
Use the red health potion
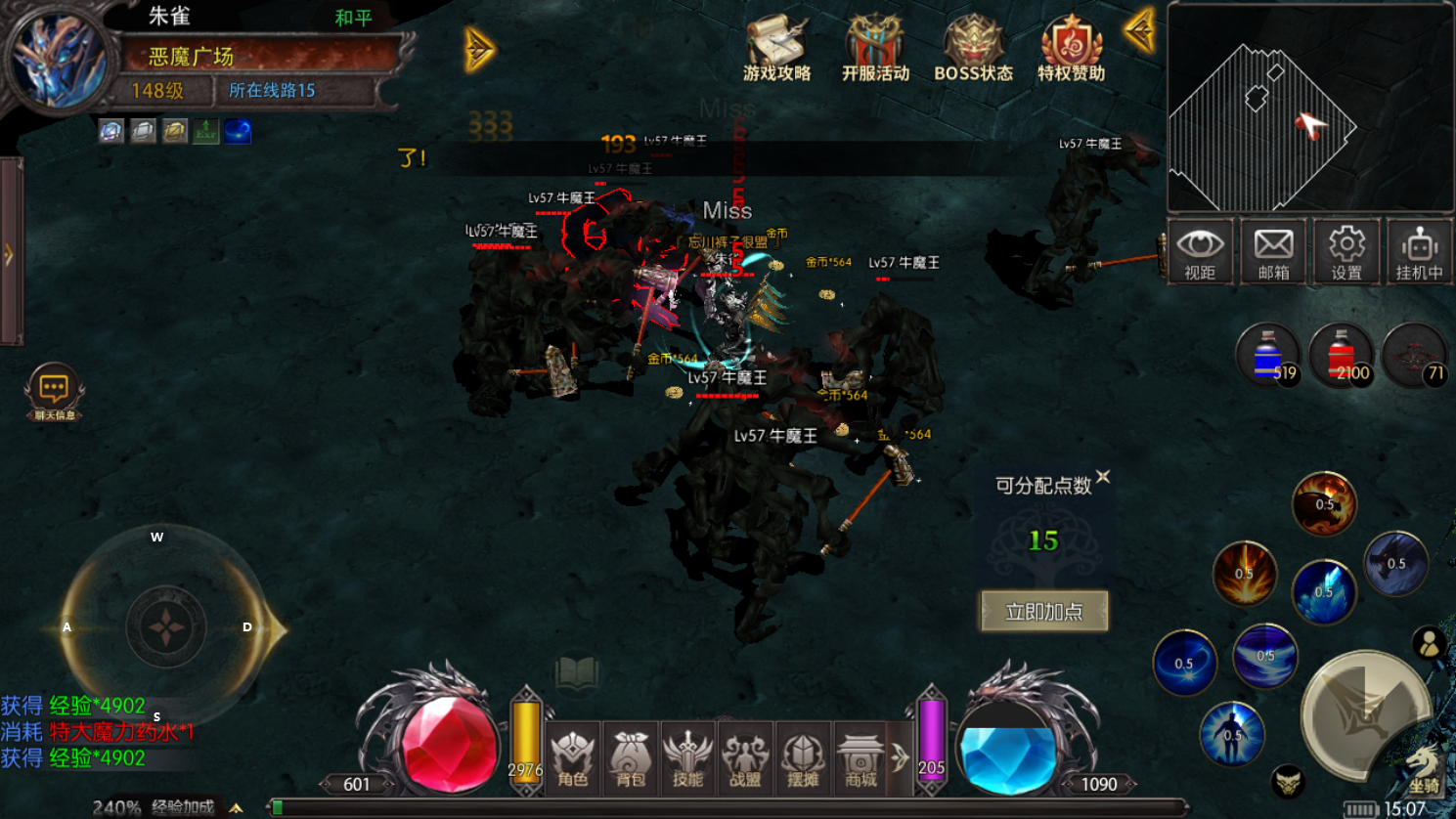[1342, 355]
